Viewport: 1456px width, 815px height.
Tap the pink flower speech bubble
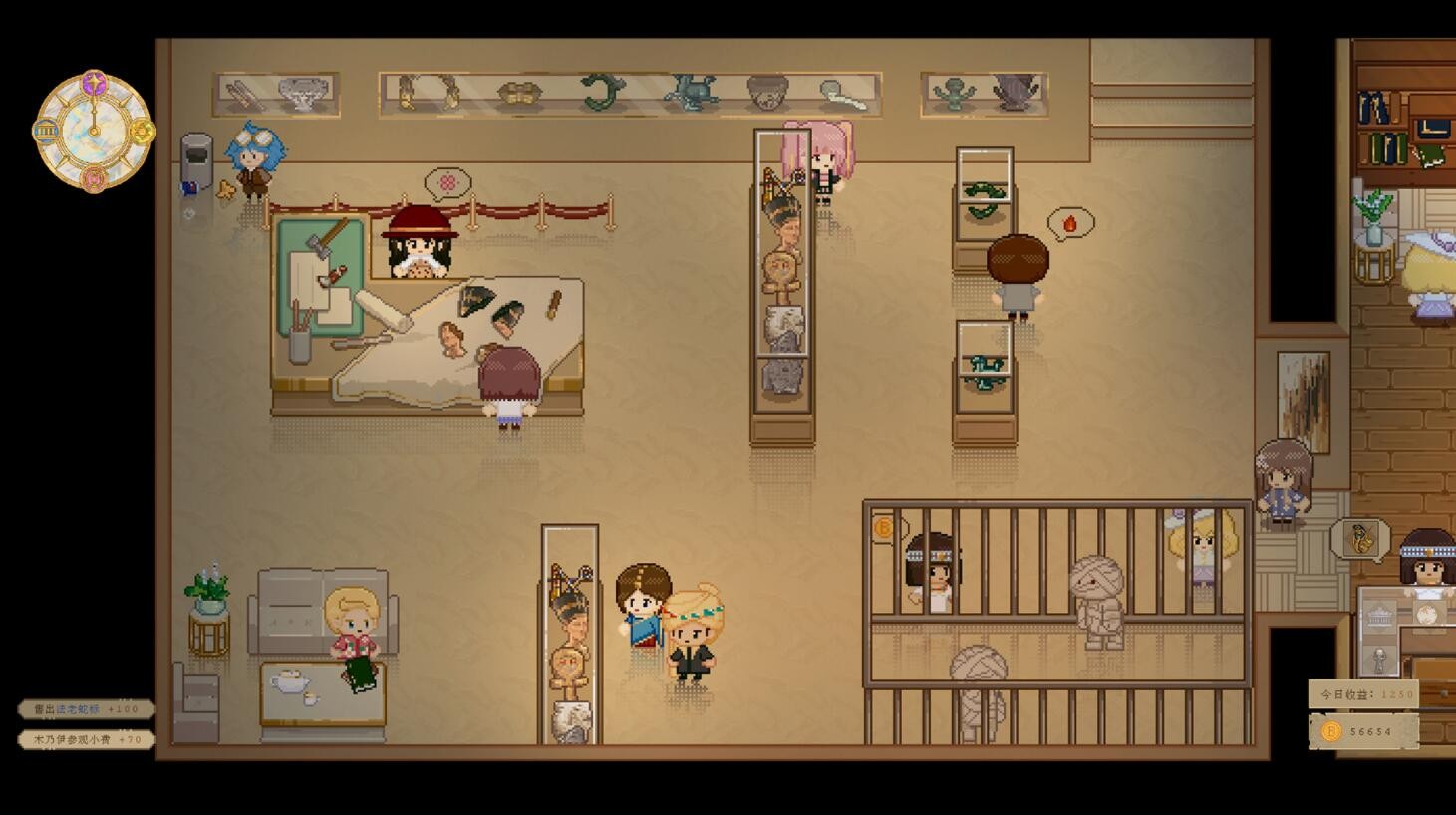(447, 183)
